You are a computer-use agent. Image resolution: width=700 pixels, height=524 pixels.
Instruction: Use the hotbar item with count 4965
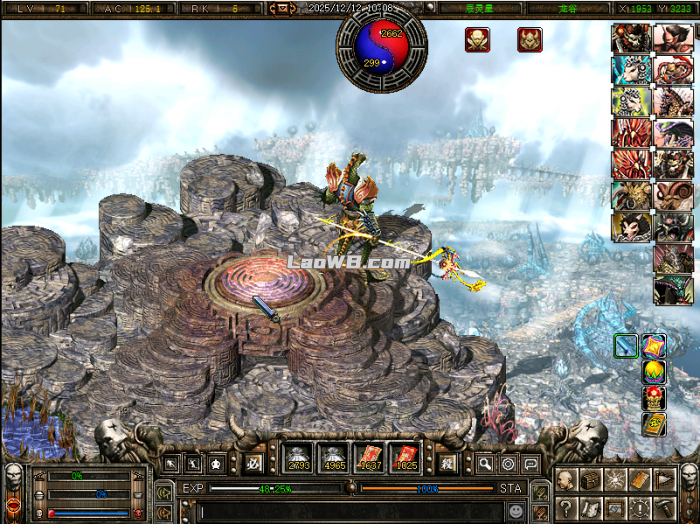pyautogui.click(x=334, y=457)
